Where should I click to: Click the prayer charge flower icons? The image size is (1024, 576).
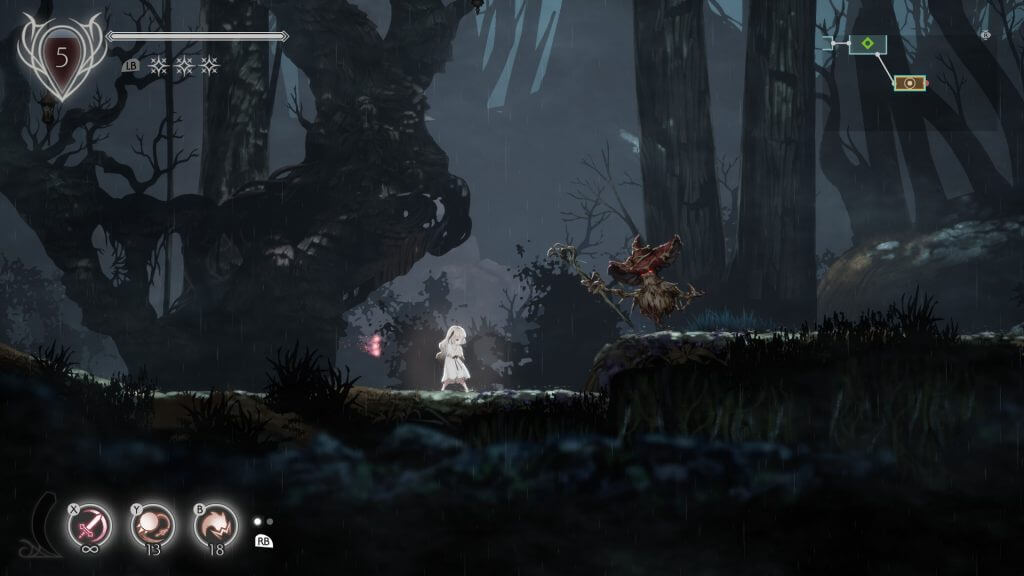click(x=183, y=66)
